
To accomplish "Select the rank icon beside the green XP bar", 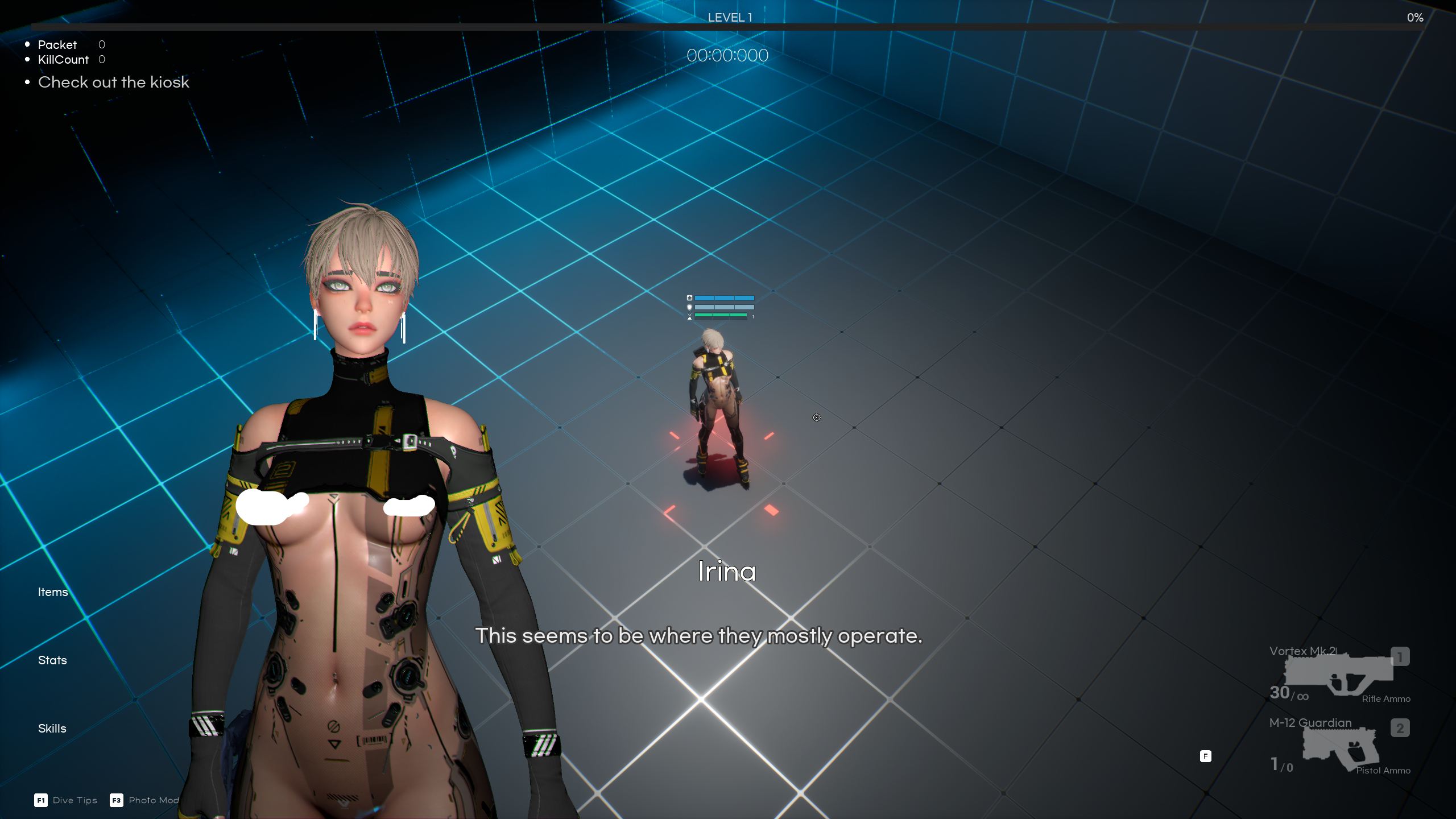I will click(x=689, y=317).
